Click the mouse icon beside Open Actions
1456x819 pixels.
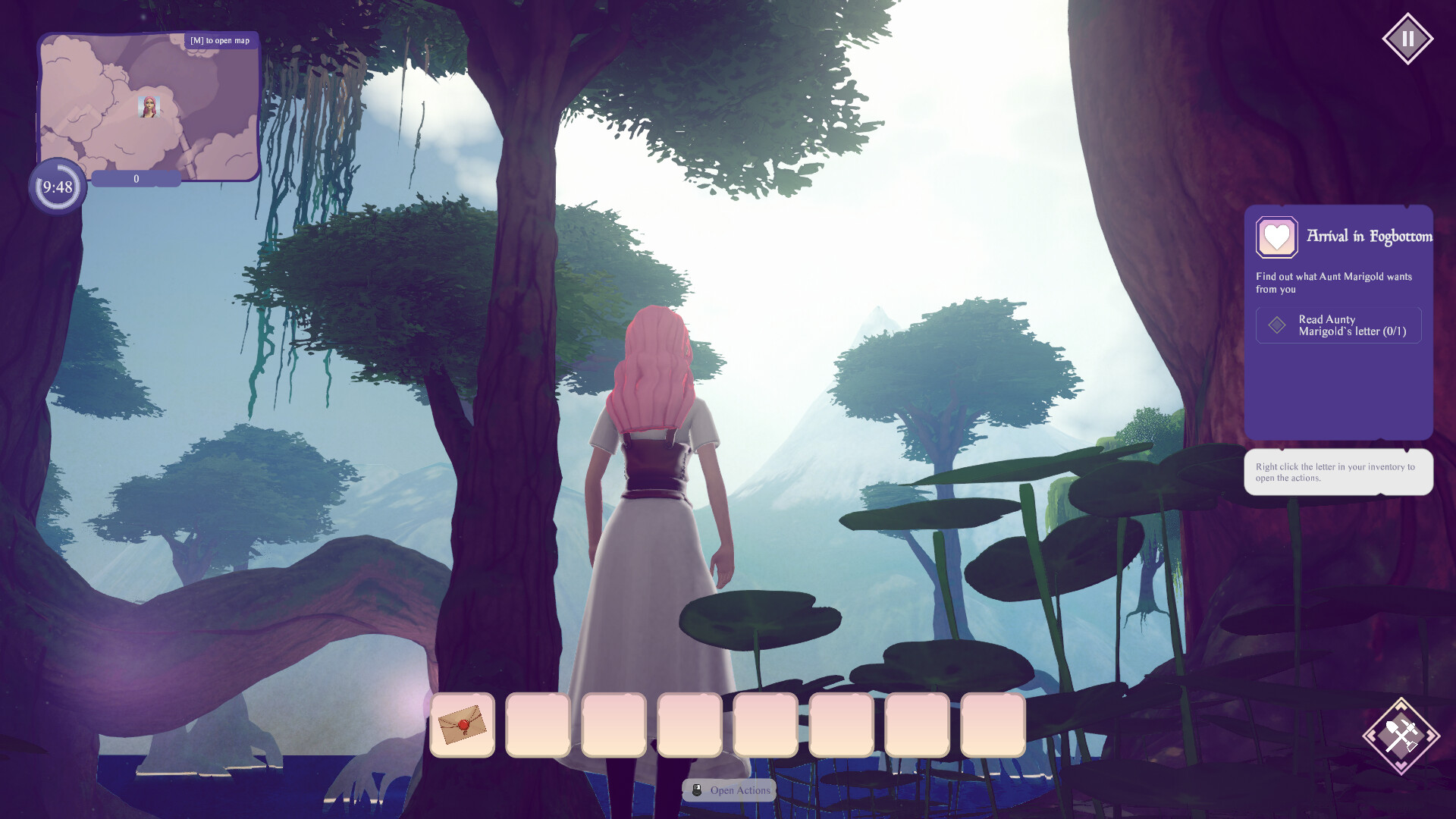[x=697, y=789]
